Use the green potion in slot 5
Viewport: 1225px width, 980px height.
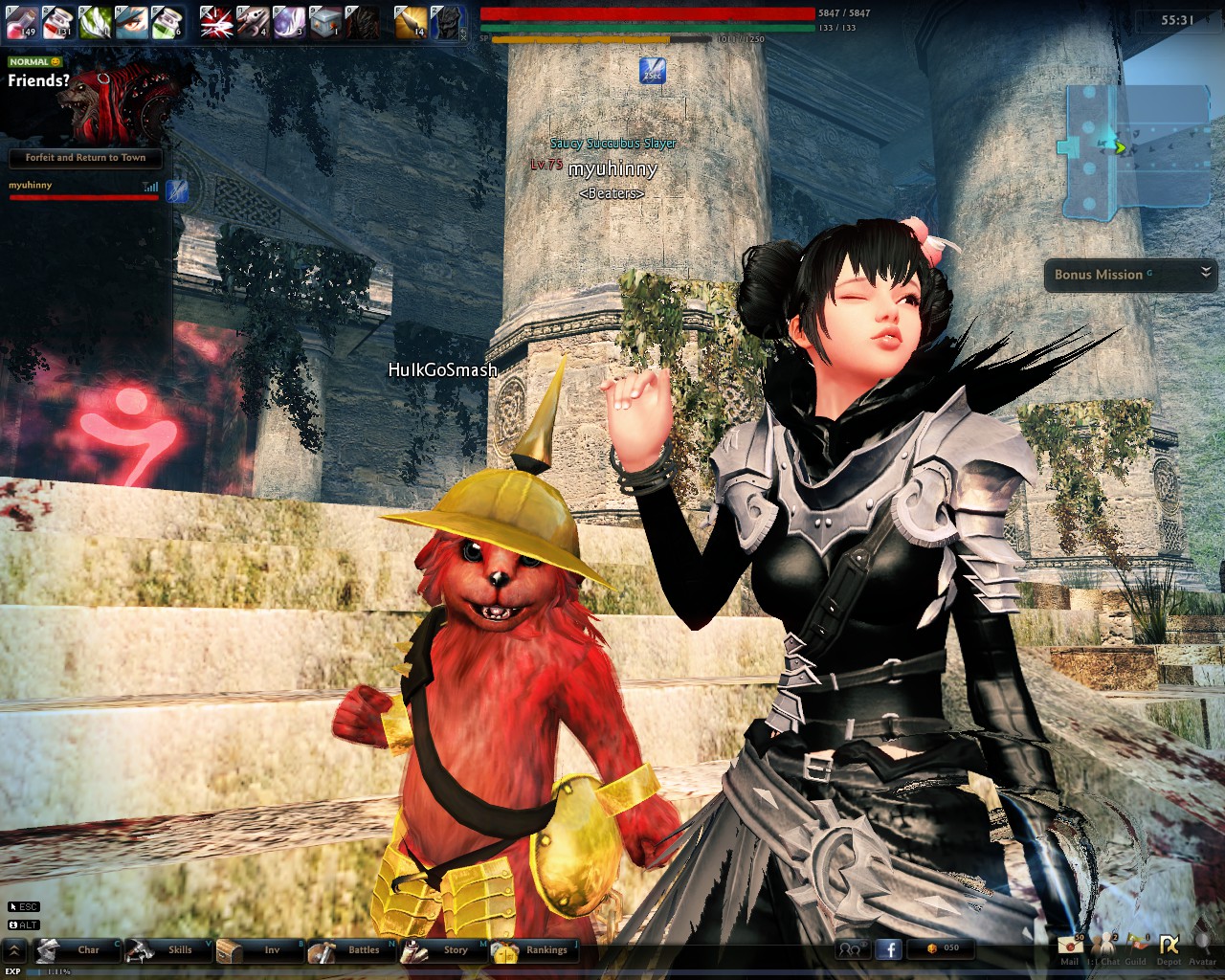[x=167, y=21]
